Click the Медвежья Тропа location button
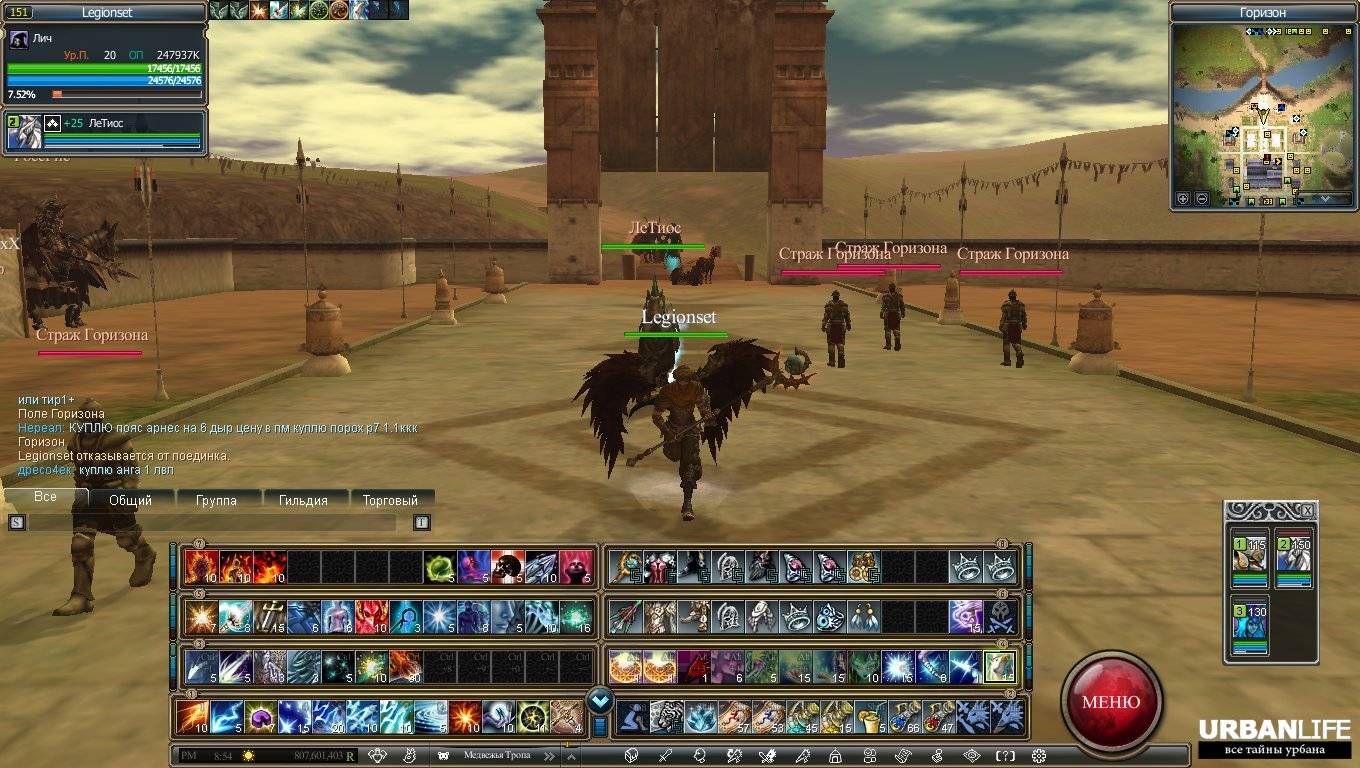This screenshot has width=1360, height=768. (495, 756)
